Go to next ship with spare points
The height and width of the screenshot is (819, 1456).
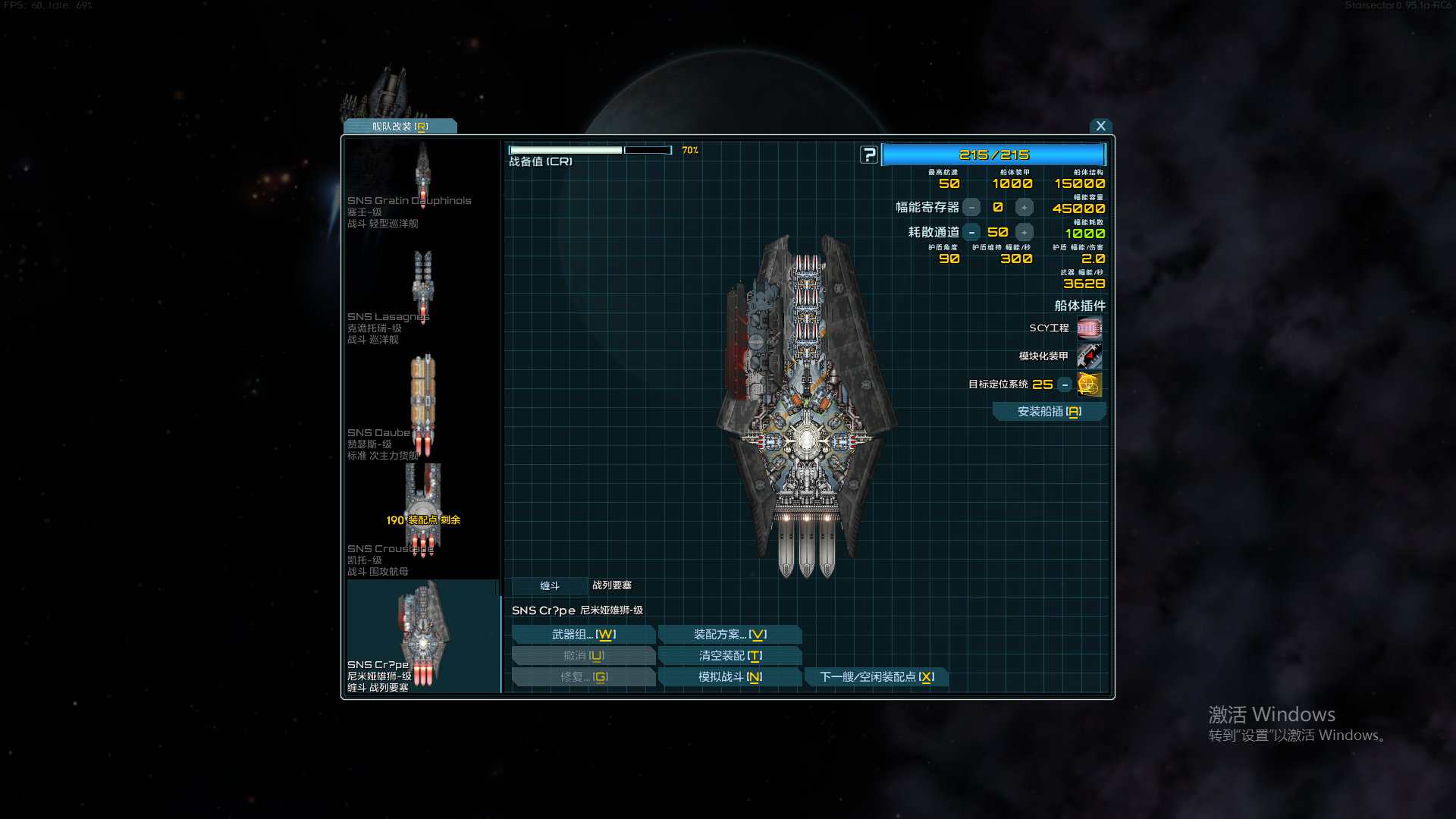coord(877,677)
